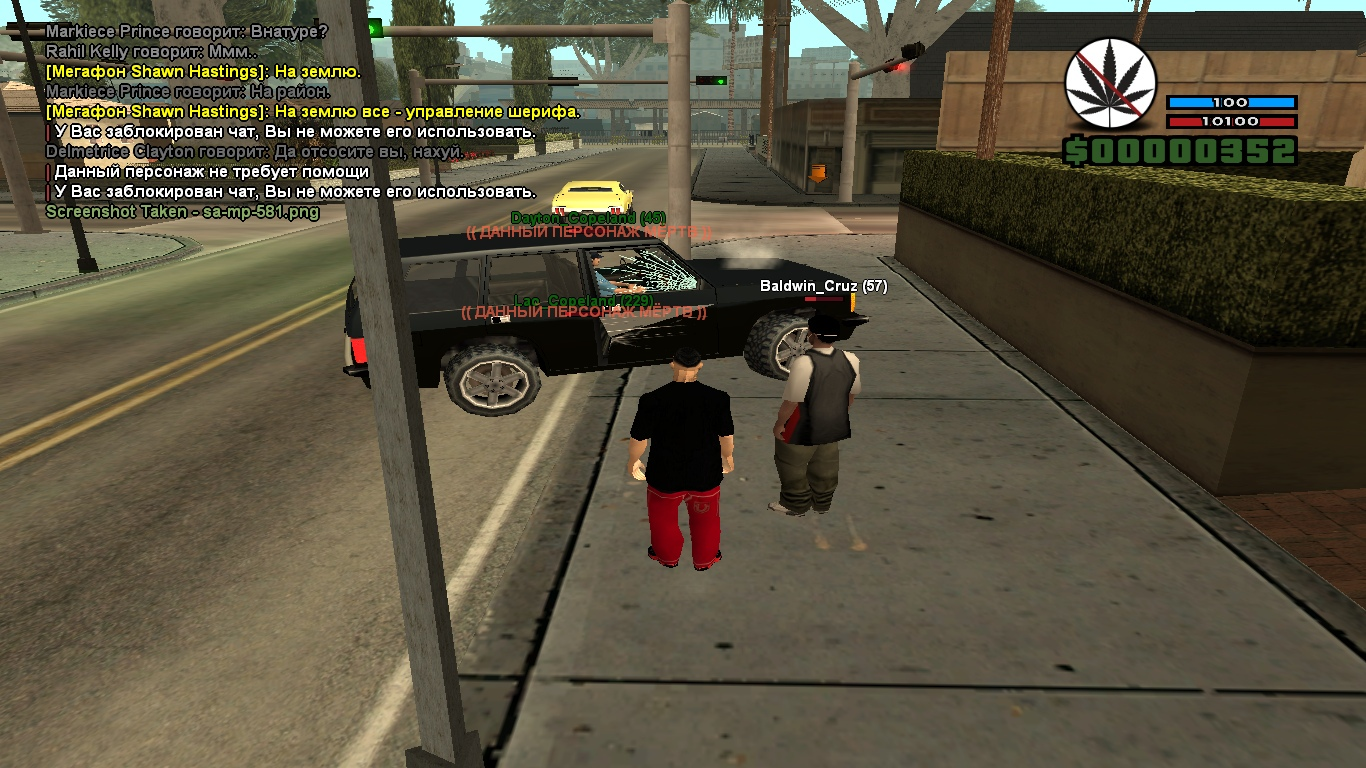The height and width of the screenshot is (768, 1366).
Task: Select the Rahil Kelly chat message
Action: (151, 51)
